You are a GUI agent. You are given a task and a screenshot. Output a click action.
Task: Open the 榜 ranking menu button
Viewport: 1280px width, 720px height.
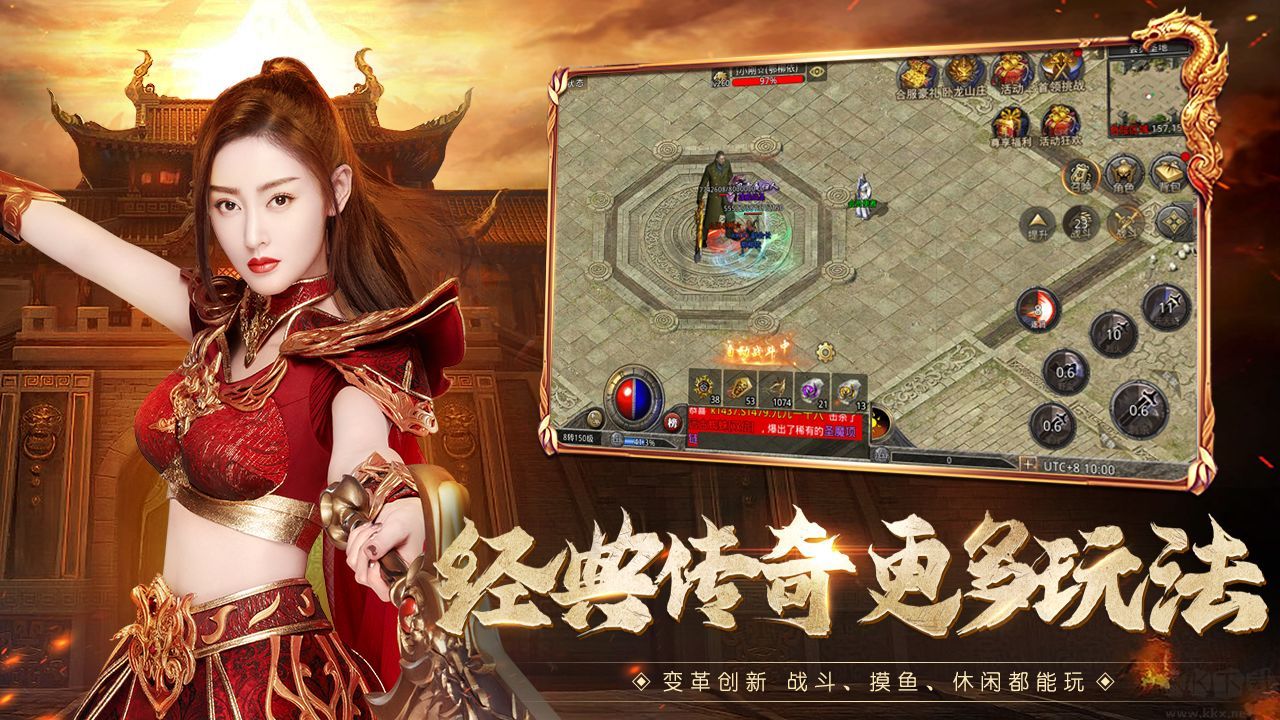(x=671, y=422)
